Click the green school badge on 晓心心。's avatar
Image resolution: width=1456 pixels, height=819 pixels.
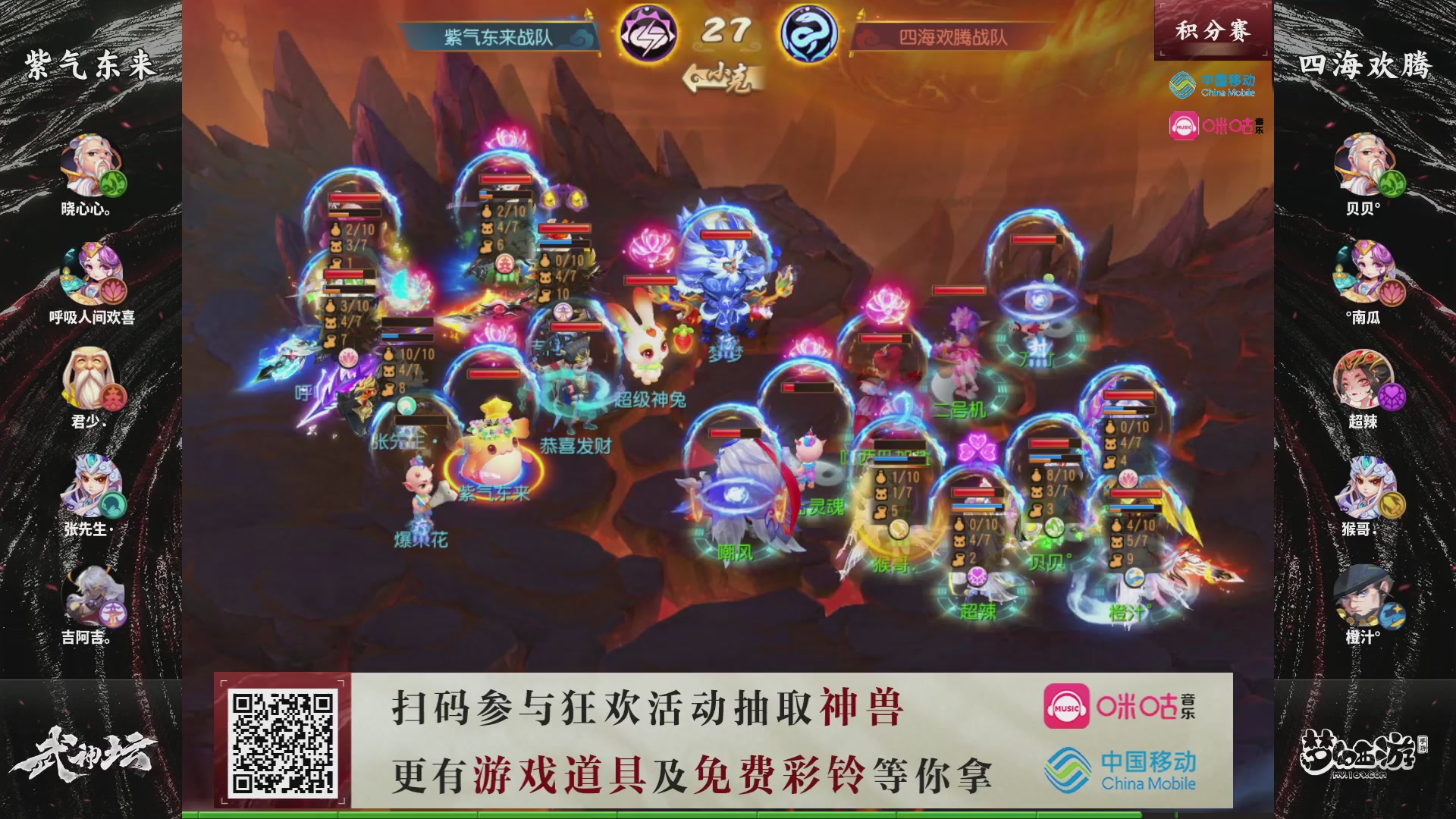[112, 184]
